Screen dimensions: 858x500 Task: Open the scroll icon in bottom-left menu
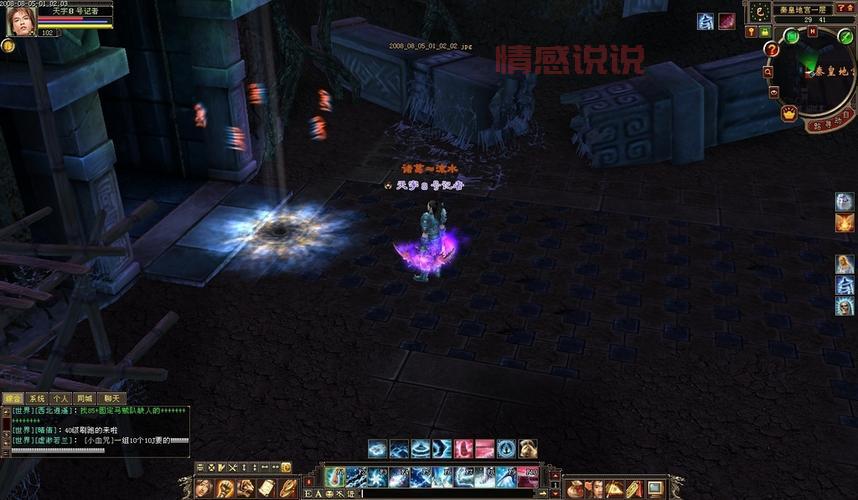(266, 488)
